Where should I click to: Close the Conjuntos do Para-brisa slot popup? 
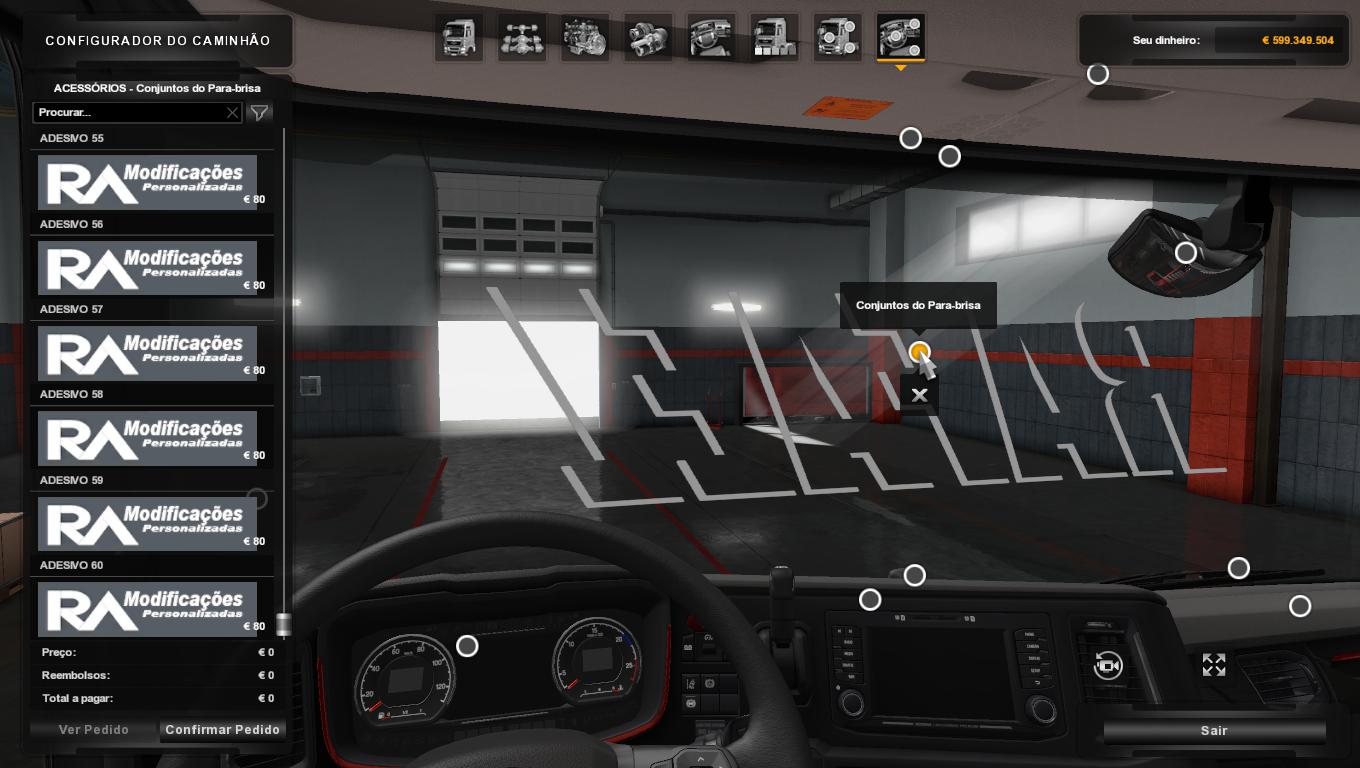pos(919,395)
